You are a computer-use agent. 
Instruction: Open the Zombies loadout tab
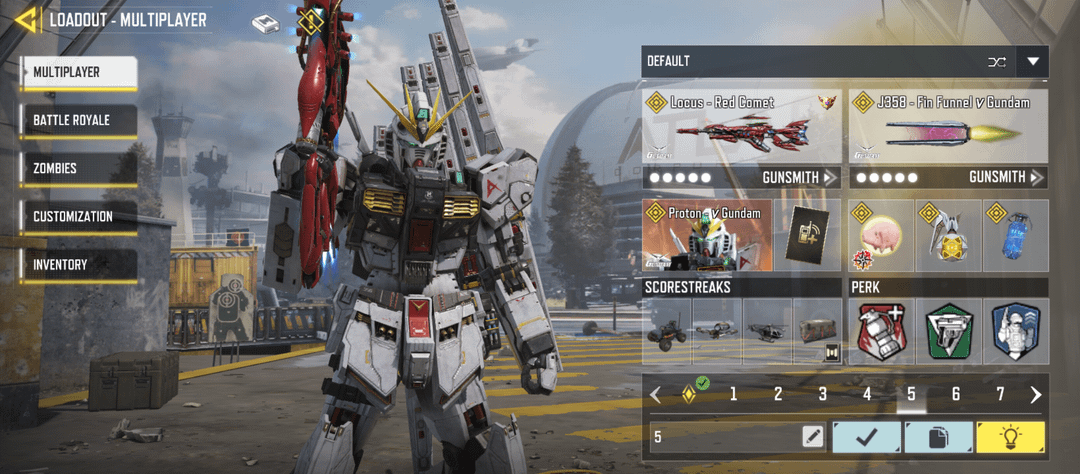click(x=78, y=169)
